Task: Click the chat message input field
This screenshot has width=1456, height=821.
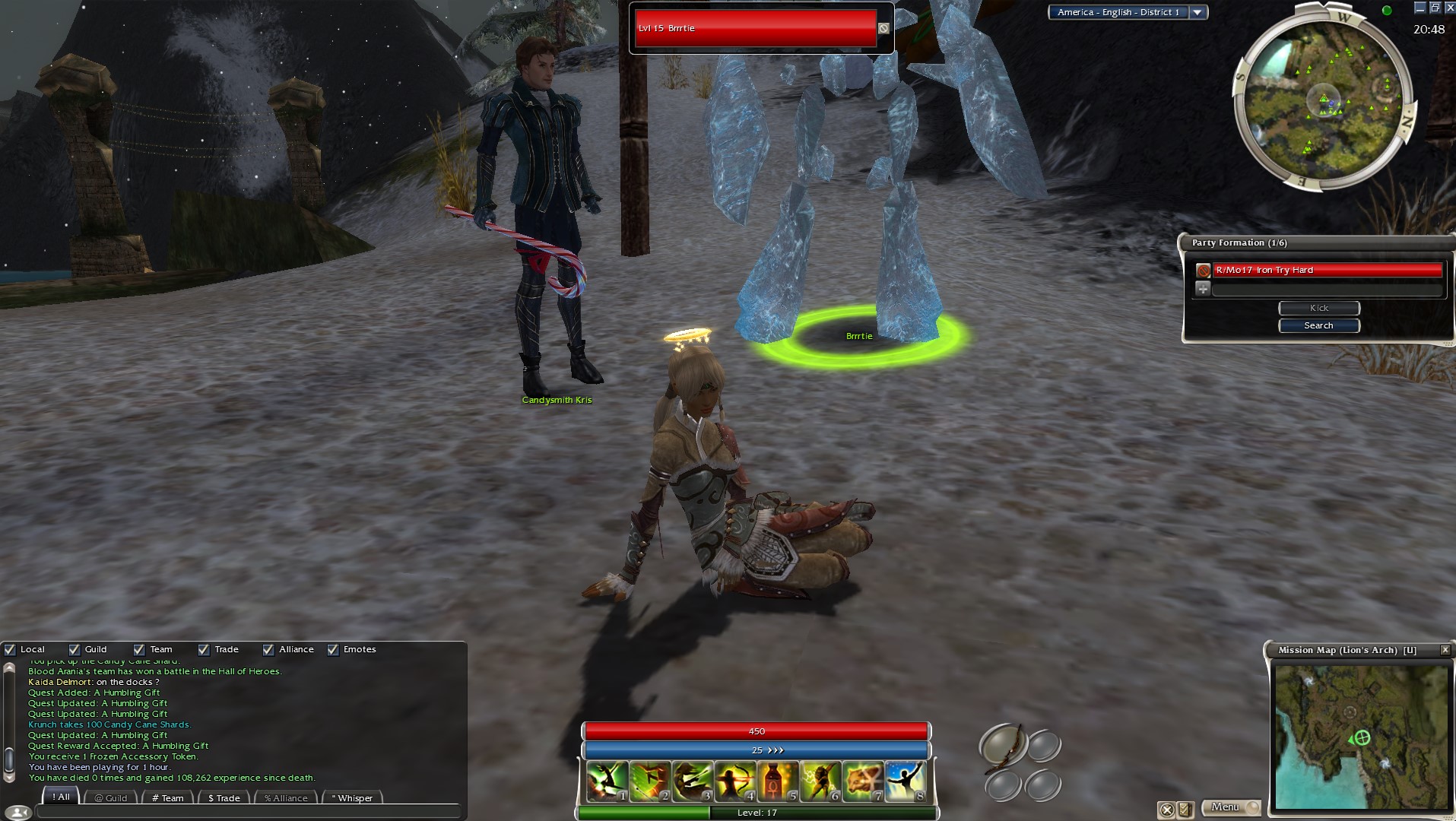Action: click(x=248, y=813)
